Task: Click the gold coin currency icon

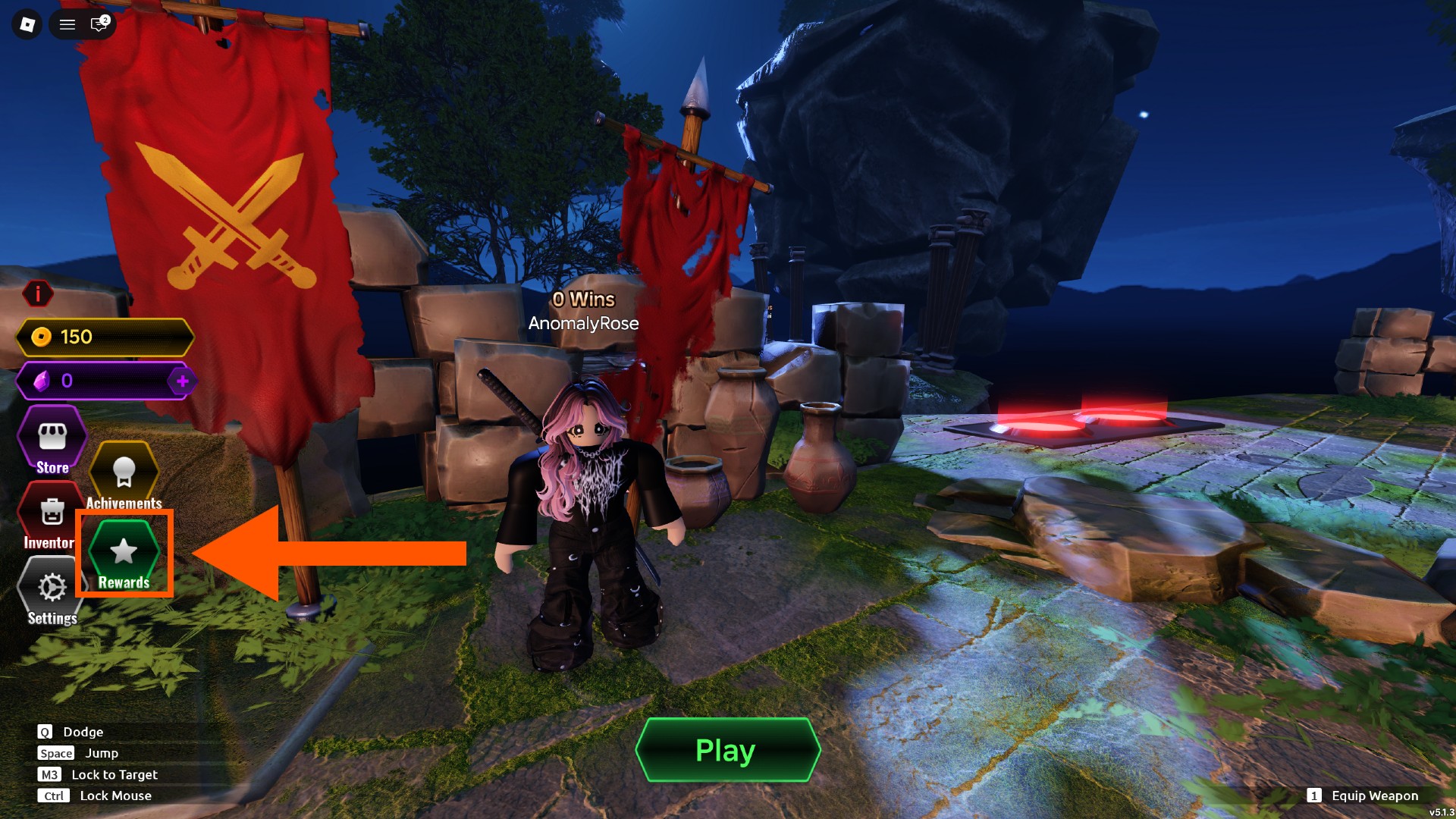Action: point(40,337)
